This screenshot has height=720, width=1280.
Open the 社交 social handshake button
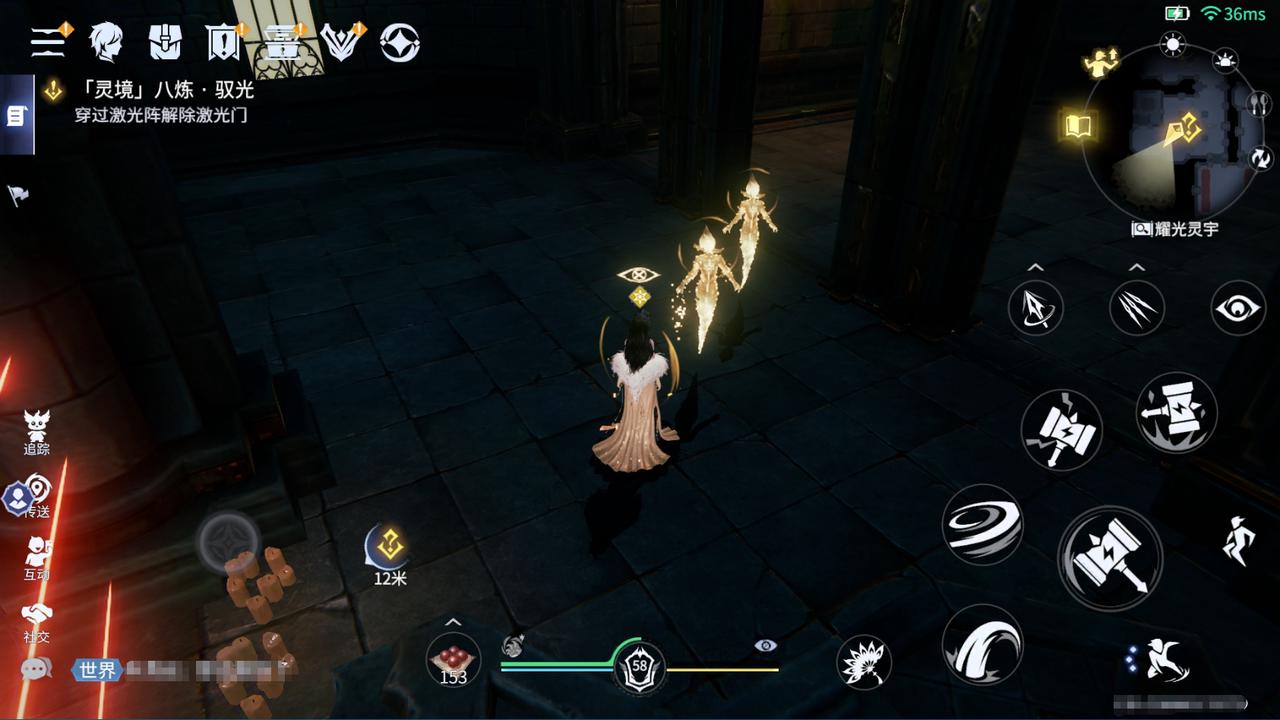tap(37, 620)
